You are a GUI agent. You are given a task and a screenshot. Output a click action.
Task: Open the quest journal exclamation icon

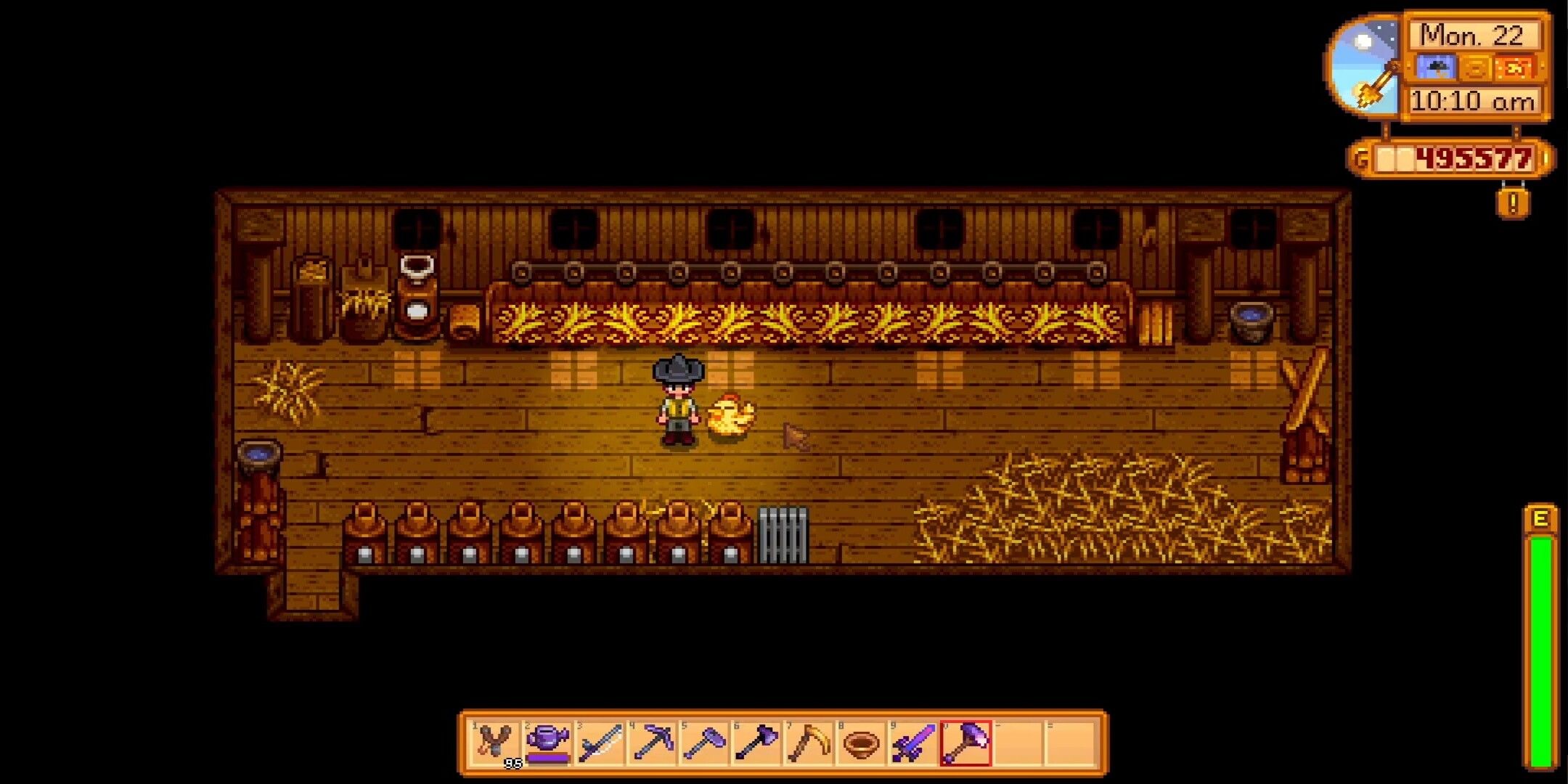(1513, 203)
